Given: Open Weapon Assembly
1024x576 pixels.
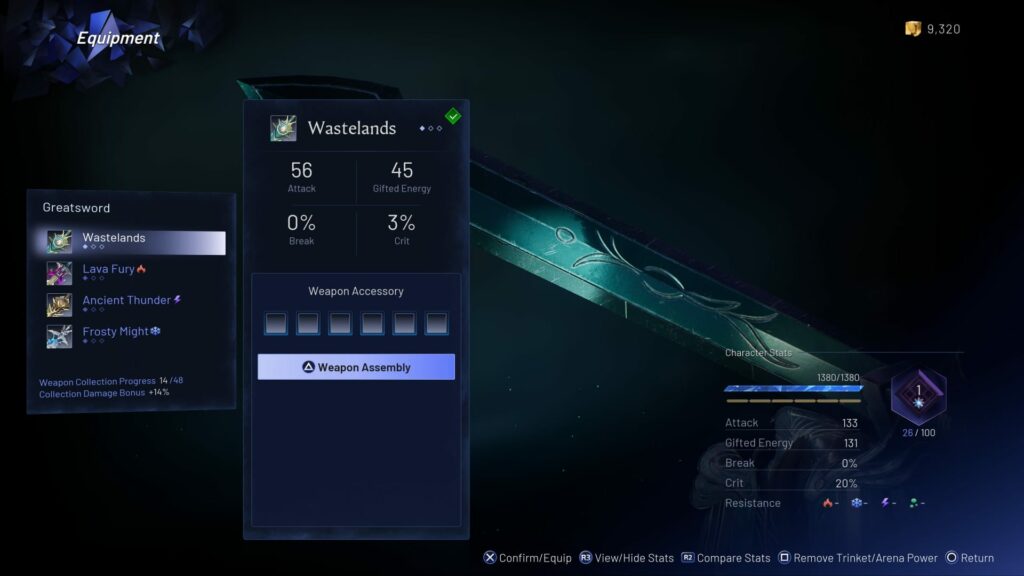Looking at the screenshot, I should (x=356, y=367).
